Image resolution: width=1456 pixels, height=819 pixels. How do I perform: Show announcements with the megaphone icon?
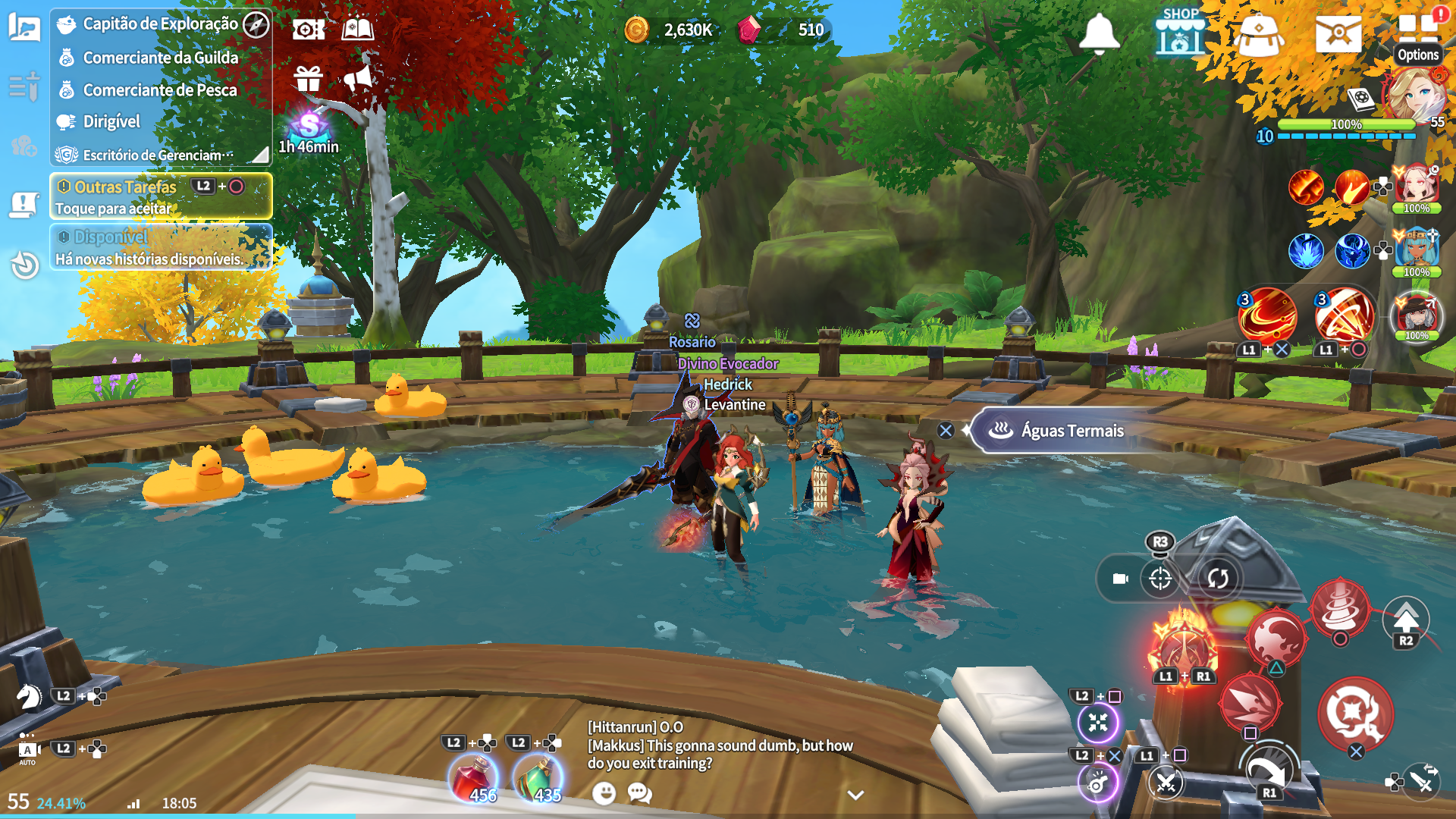click(358, 78)
